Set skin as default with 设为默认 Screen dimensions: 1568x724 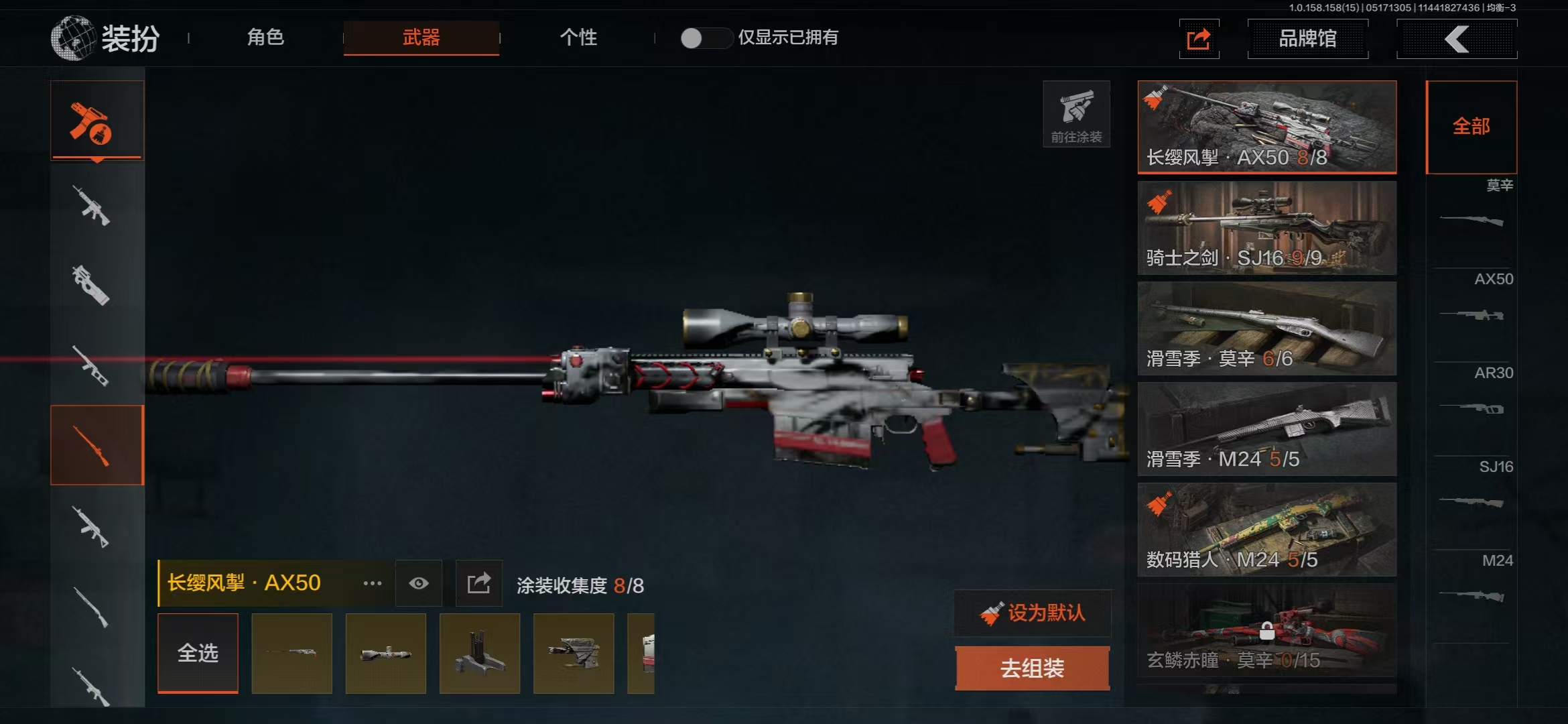pyautogui.click(x=1032, y=613)
